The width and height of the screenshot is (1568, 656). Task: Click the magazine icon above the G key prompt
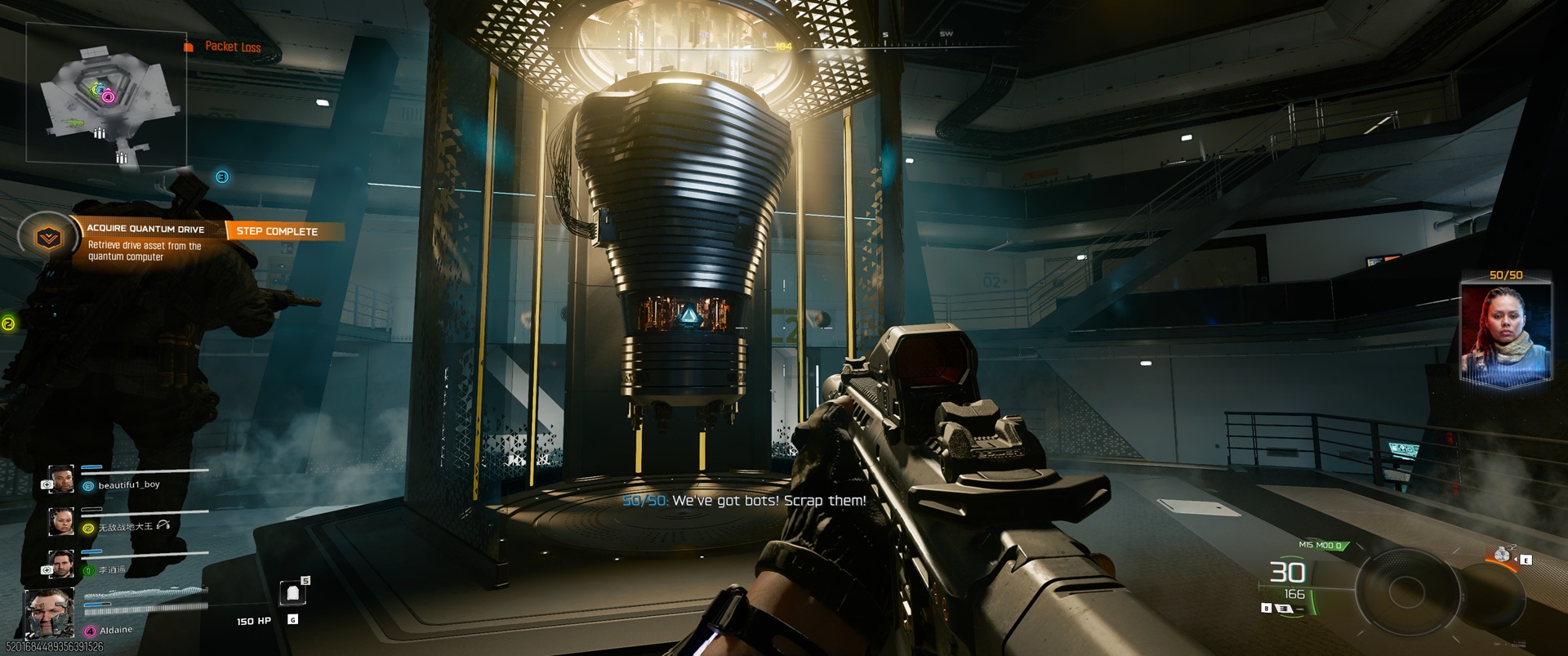pyautogui.click(x=292, y=592)
